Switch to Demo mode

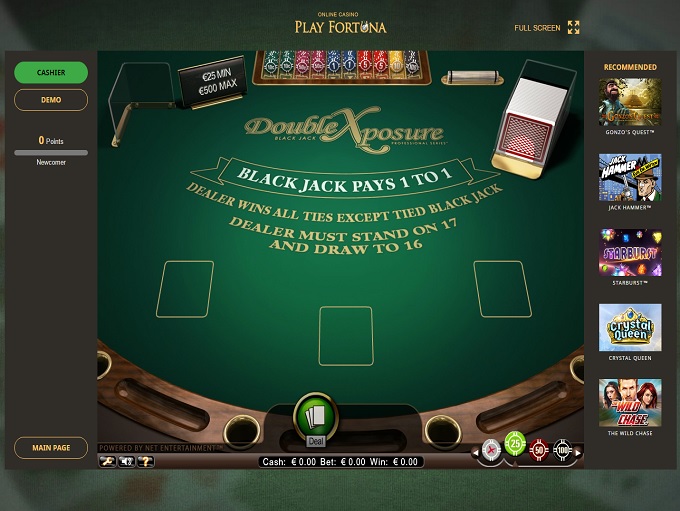pos(51,100)
